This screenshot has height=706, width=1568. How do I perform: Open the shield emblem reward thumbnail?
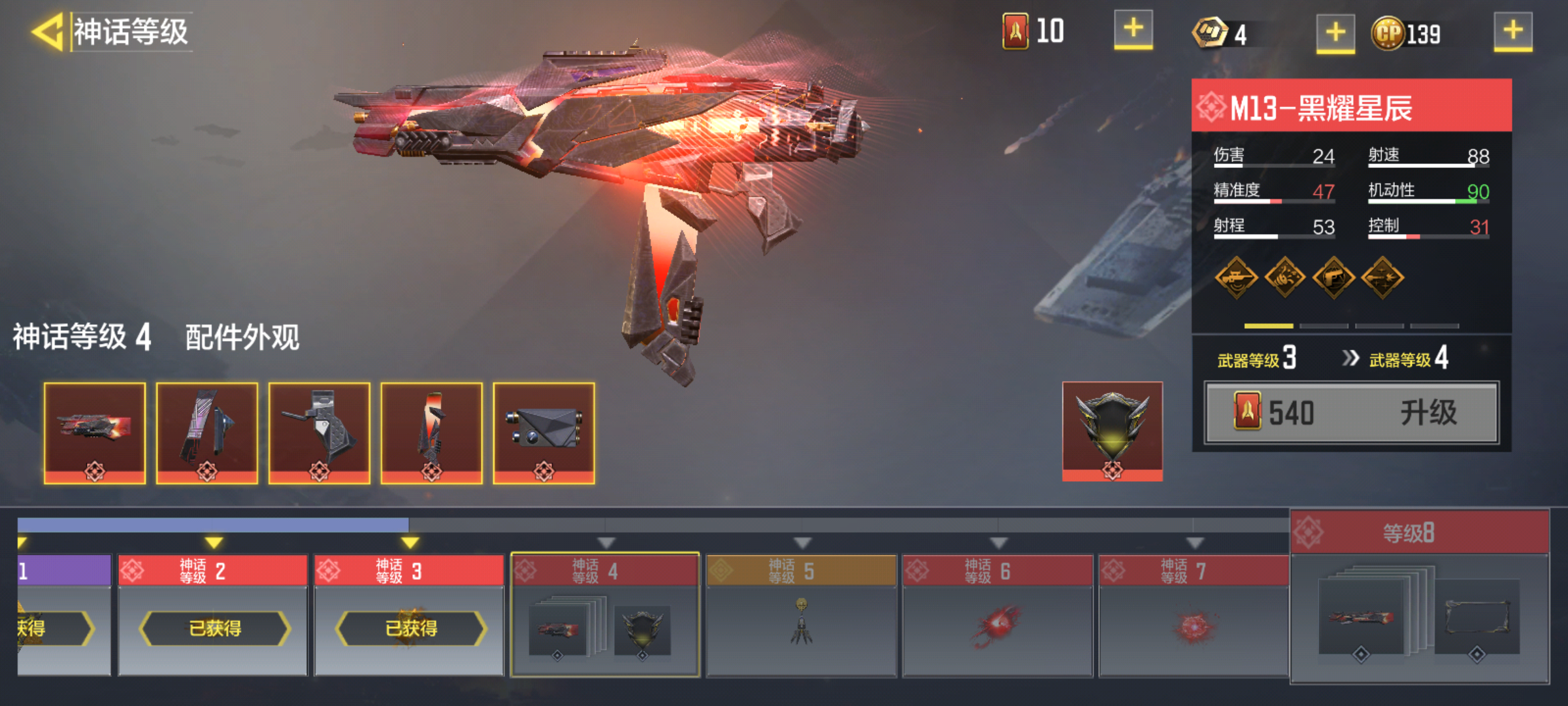coord(1112,431)
